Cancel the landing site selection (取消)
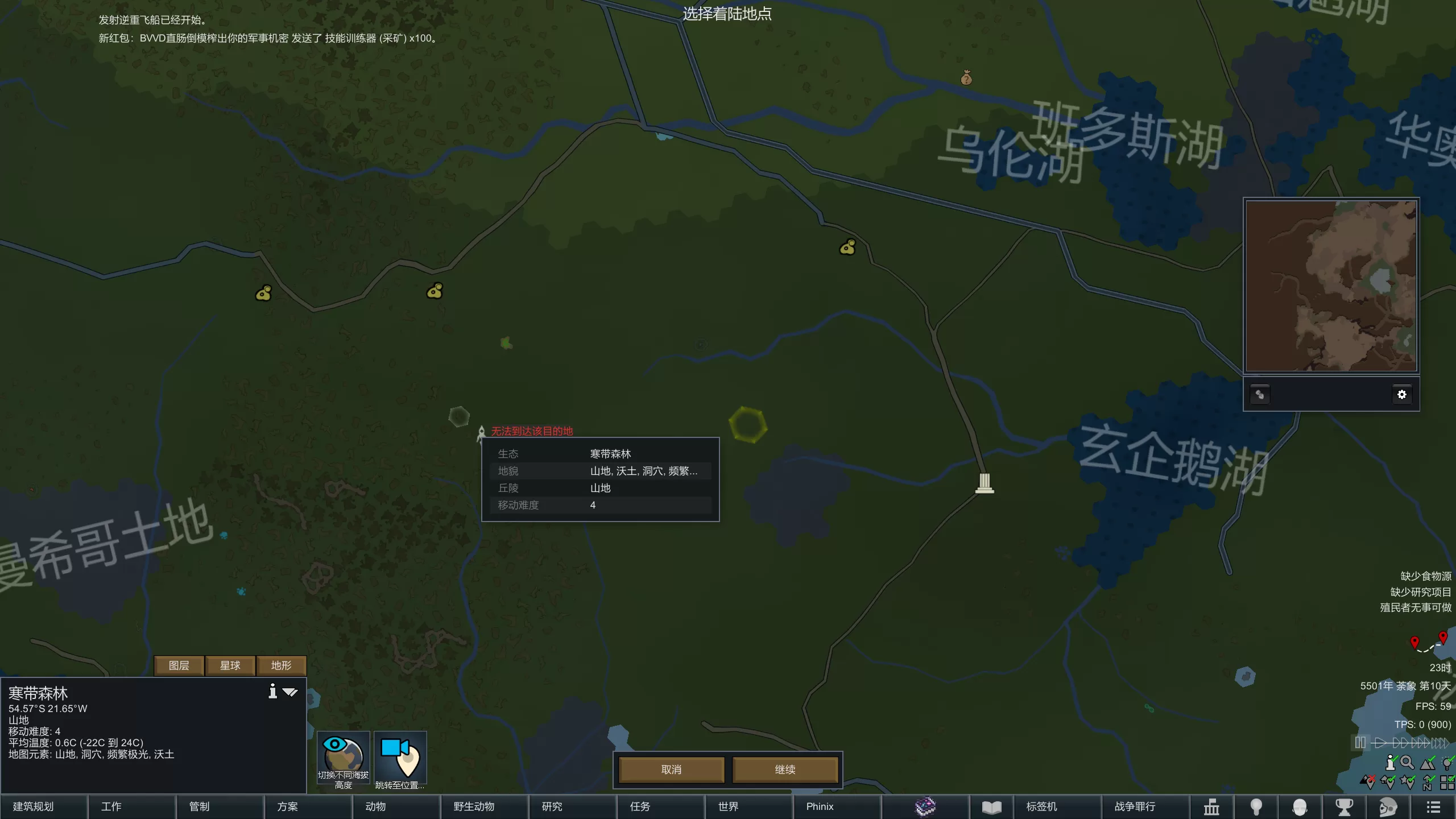 (671, 770)
